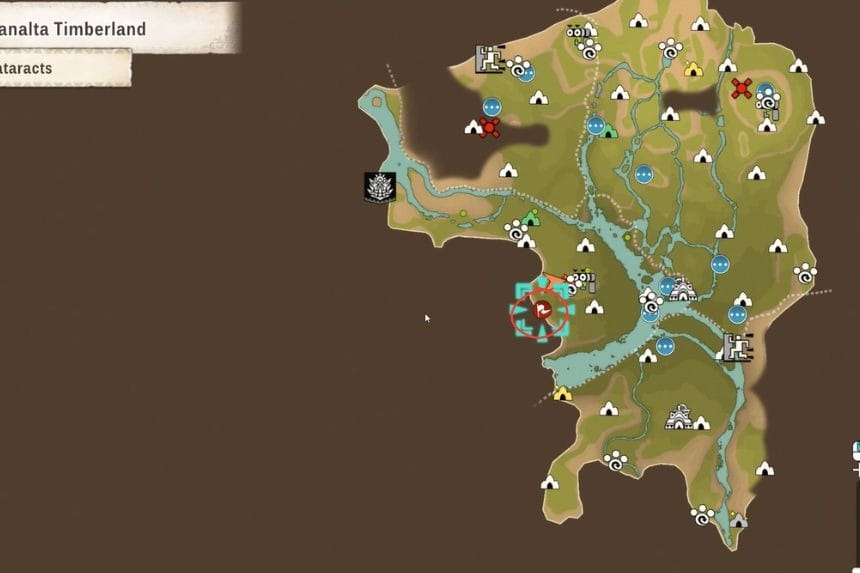This screenshot has width=860, height=573.
Task: Choose the green den overlapping a blue bubble
Action: click(x=609, y=131)
